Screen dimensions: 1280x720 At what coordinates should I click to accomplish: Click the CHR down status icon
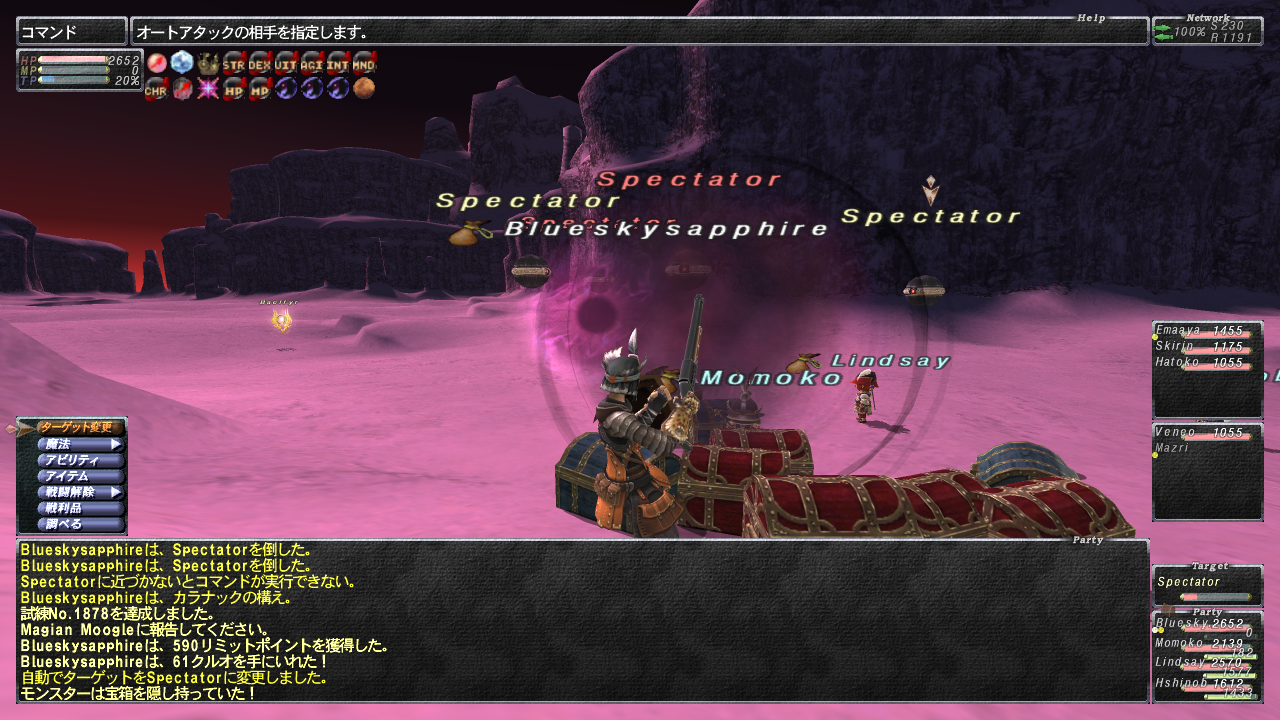(156, 89)
